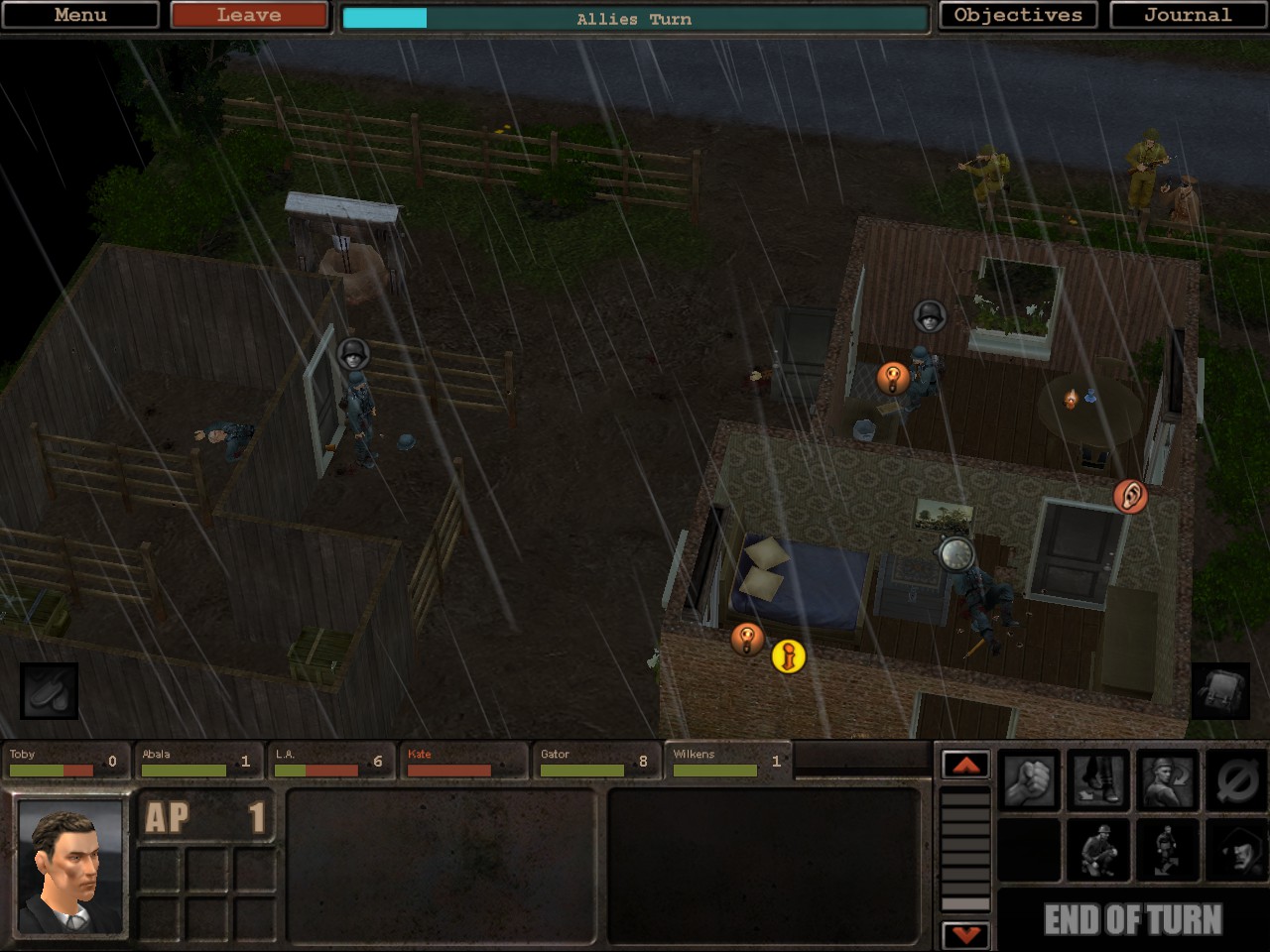1270x952 pixels.
Task: Select the turn-character-around icon
Action: tap(1167, 776)
